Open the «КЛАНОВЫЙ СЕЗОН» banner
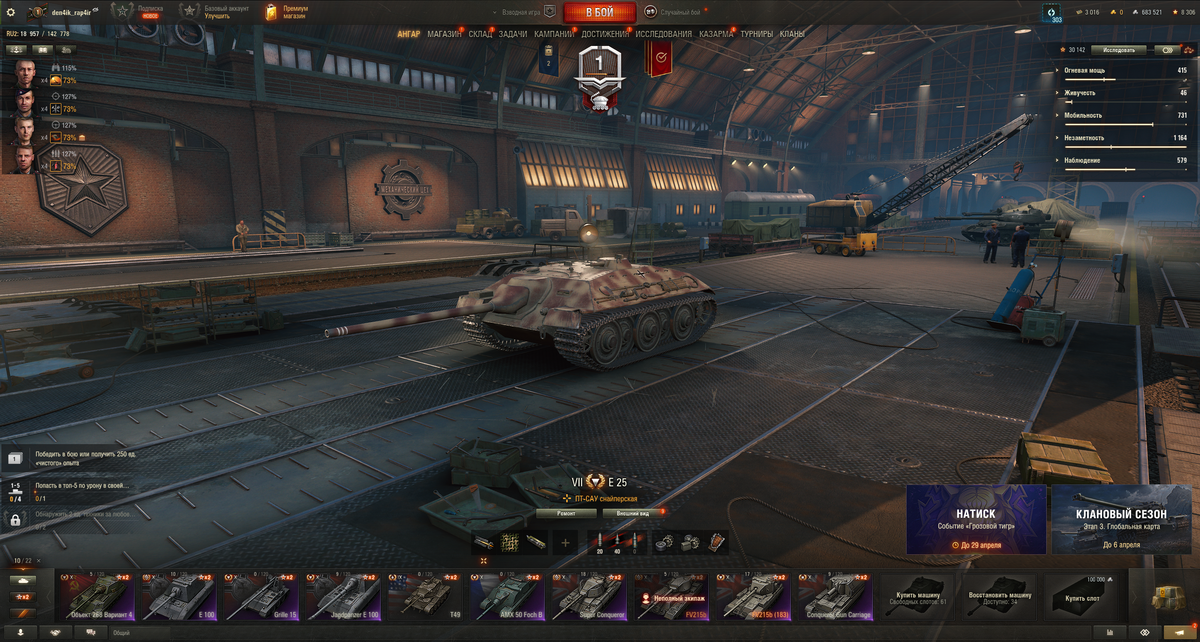 1121,519
